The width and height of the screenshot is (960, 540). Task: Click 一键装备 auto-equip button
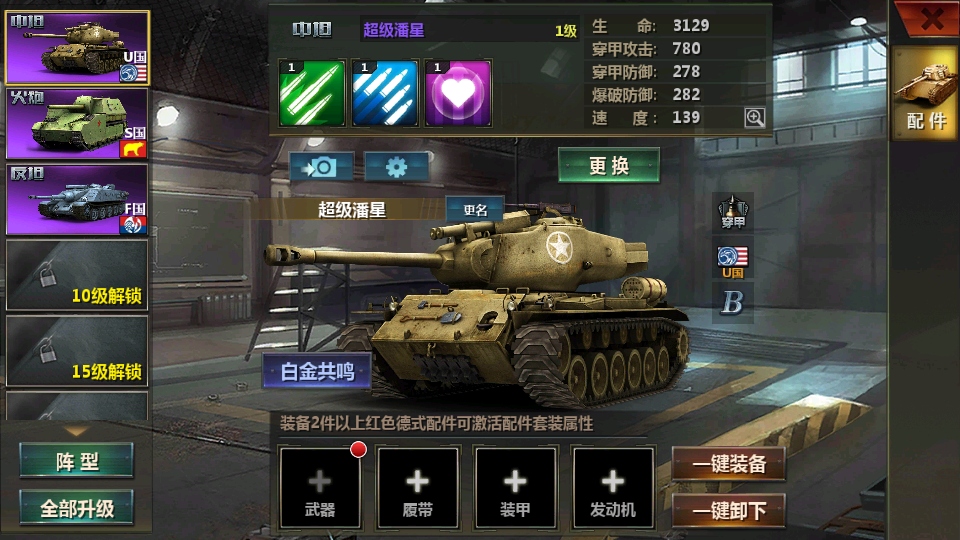coord(729,464)
